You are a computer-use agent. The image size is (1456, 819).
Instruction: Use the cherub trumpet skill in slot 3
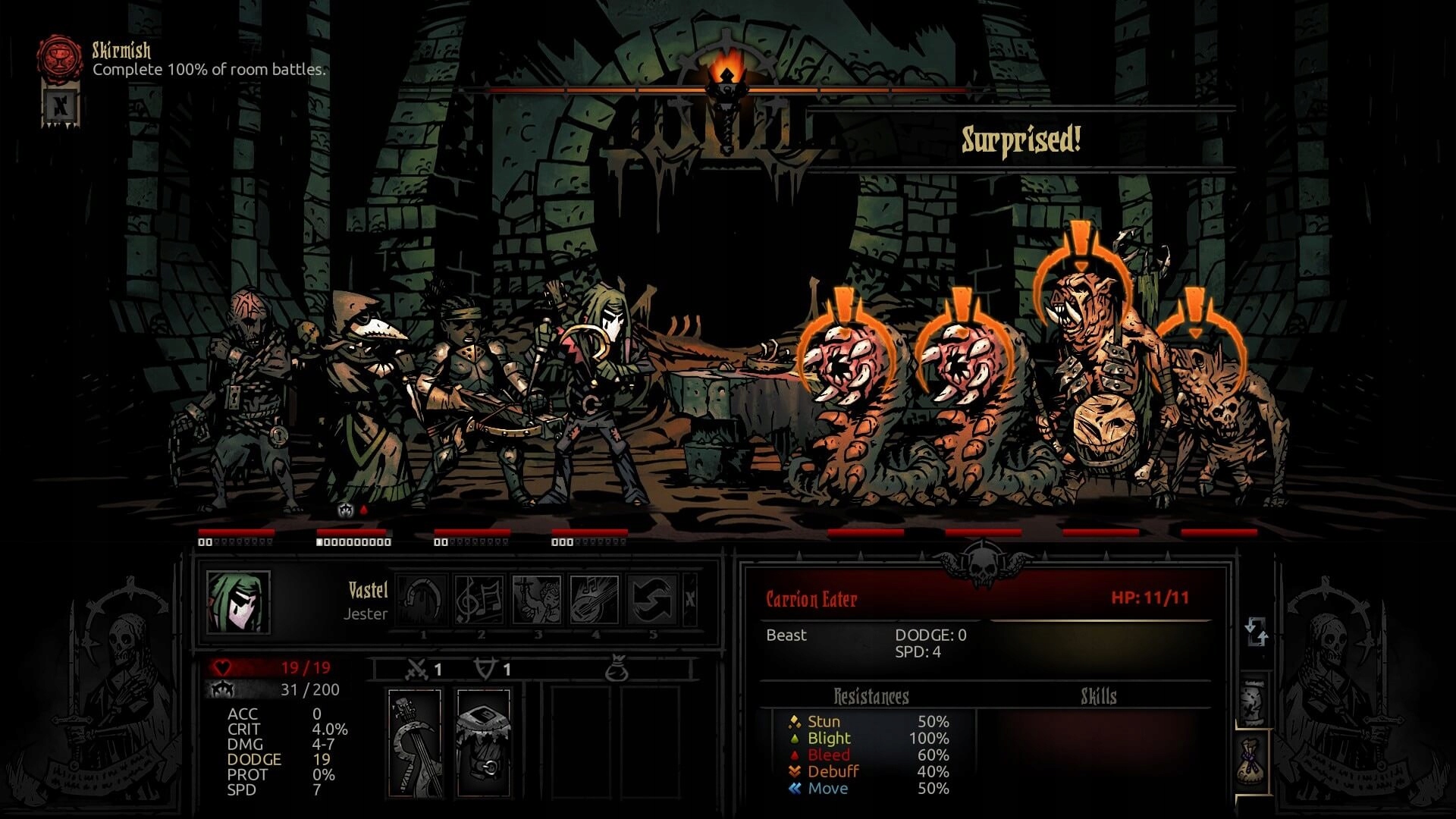click(537, 599)
